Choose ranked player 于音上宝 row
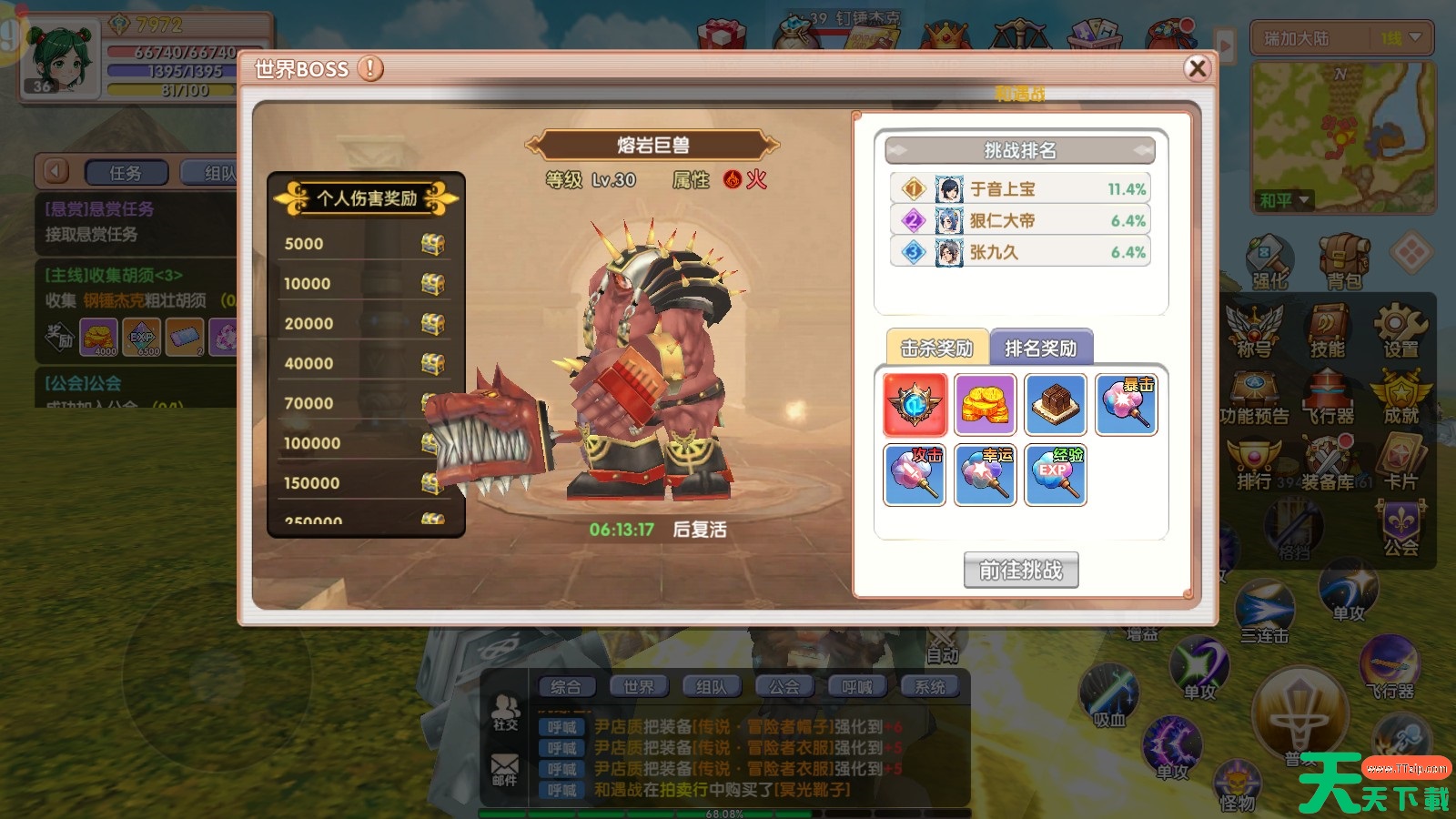This screenshot has width=1456, height=819. pos(1020,188)
